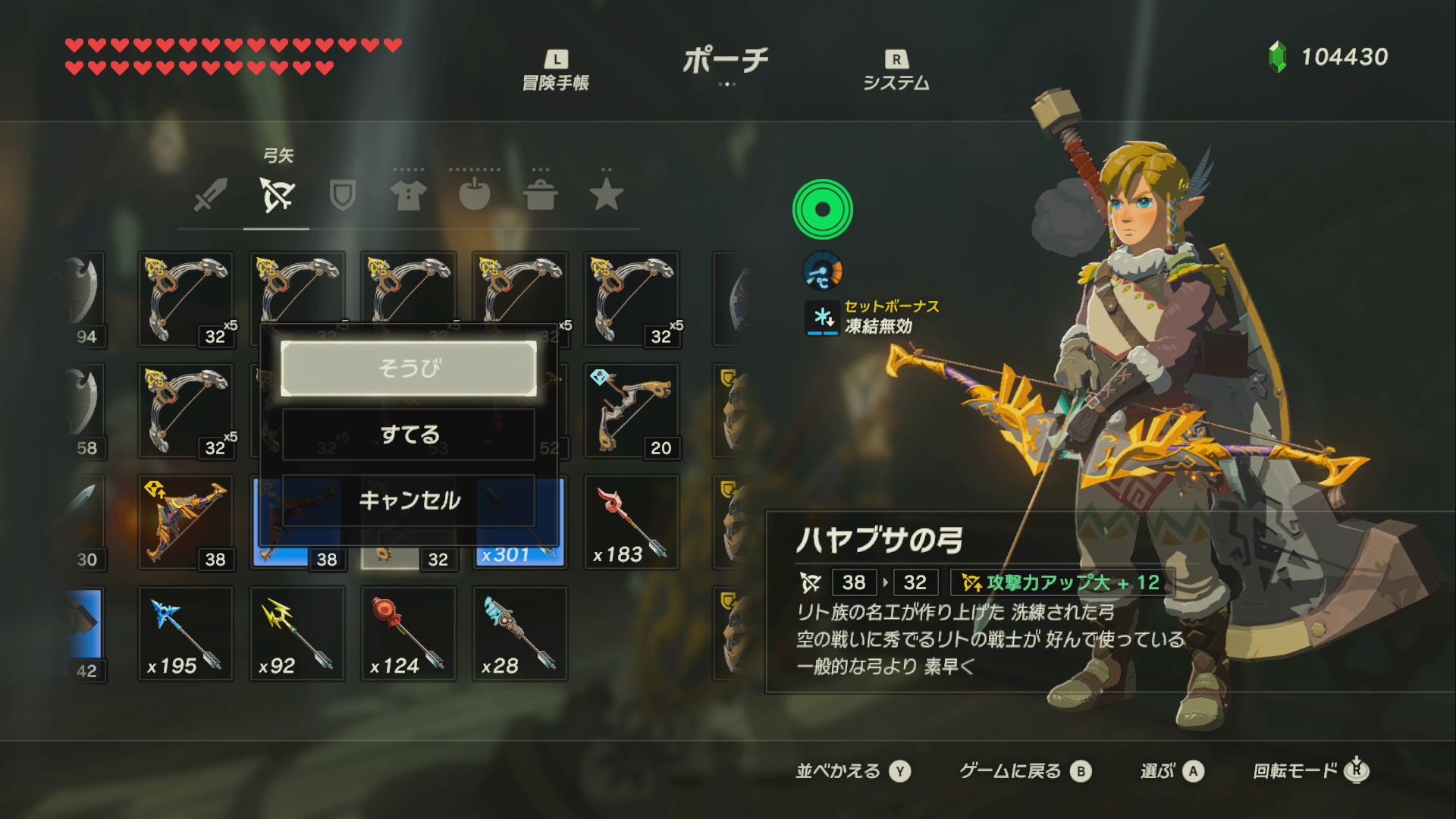Select the fire arrows x183 slot
Screen dimensions: 1456x819
(x=631, y=522)
